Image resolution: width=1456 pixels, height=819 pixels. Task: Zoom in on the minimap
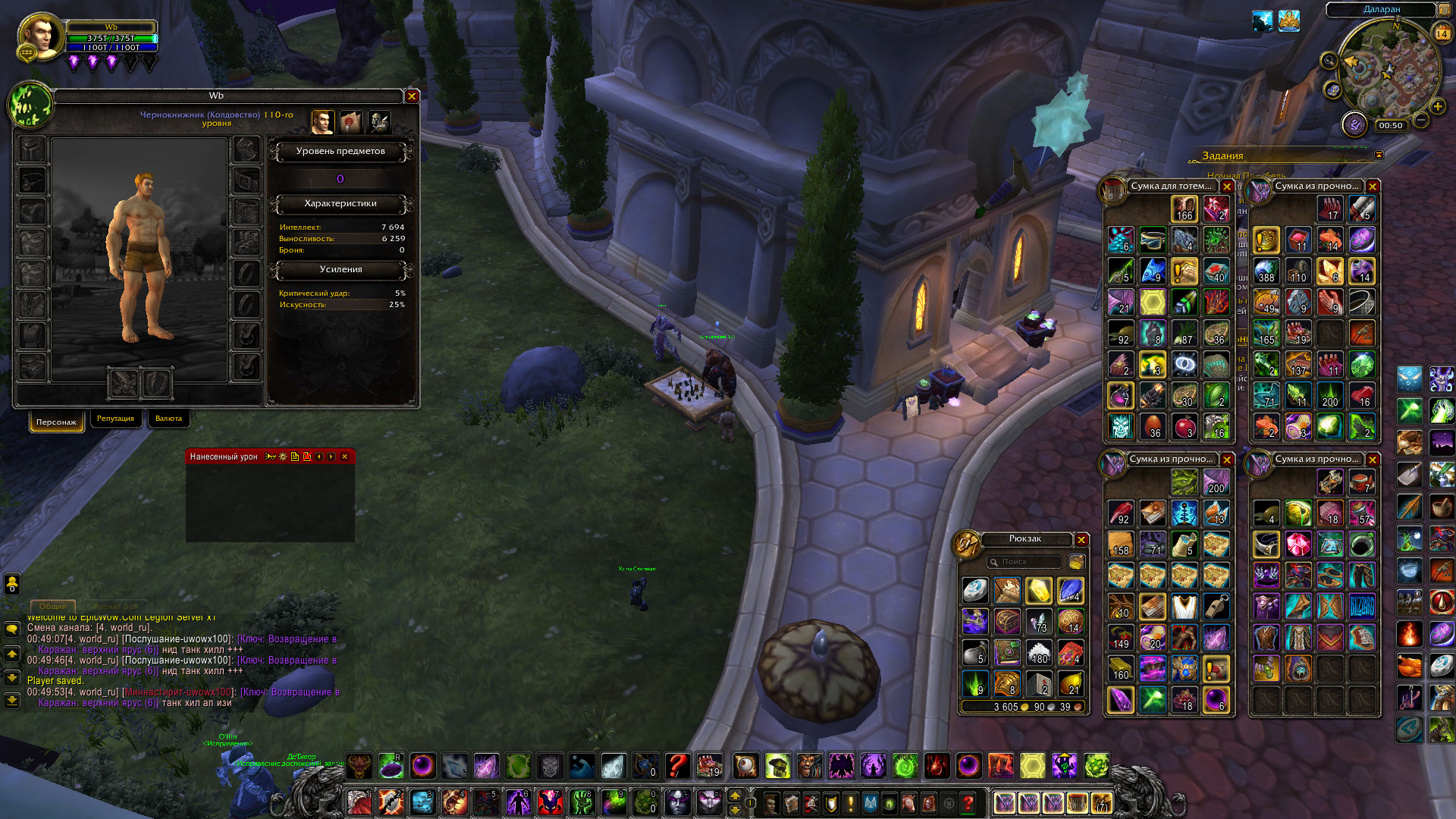[x=1438, y=107]
